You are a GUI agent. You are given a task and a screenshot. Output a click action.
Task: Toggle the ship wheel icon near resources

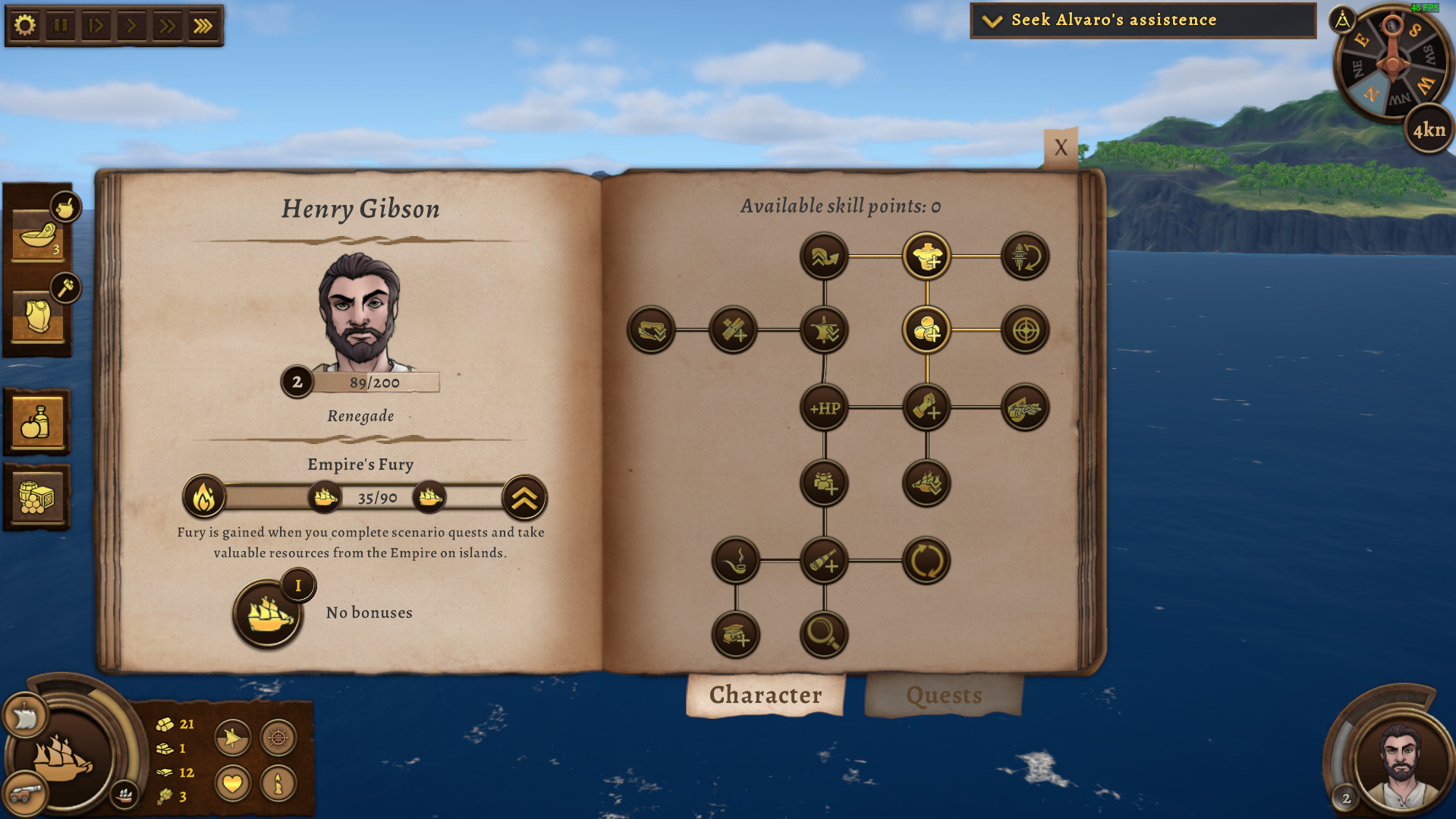277,738
